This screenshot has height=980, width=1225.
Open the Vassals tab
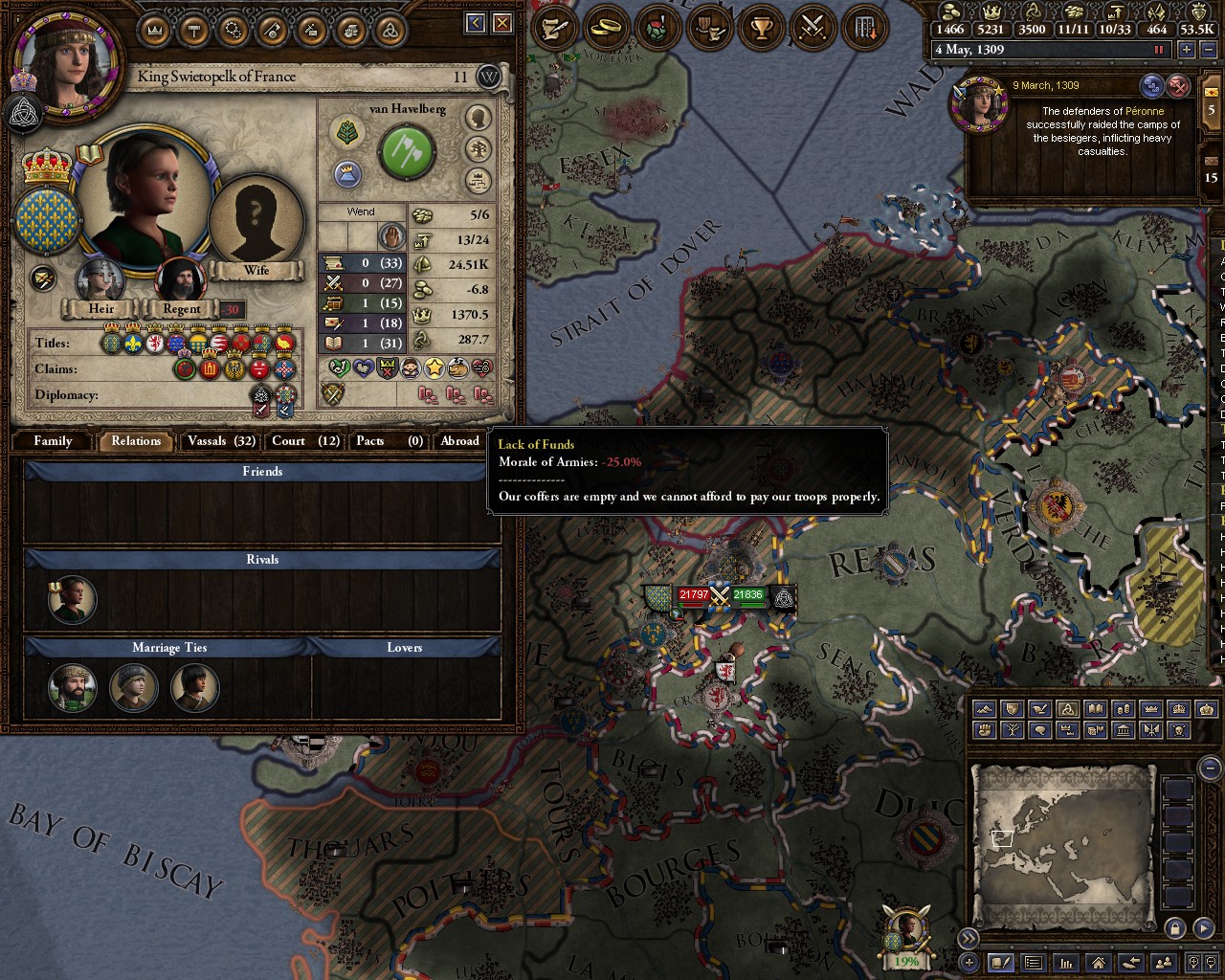point(221,441)
